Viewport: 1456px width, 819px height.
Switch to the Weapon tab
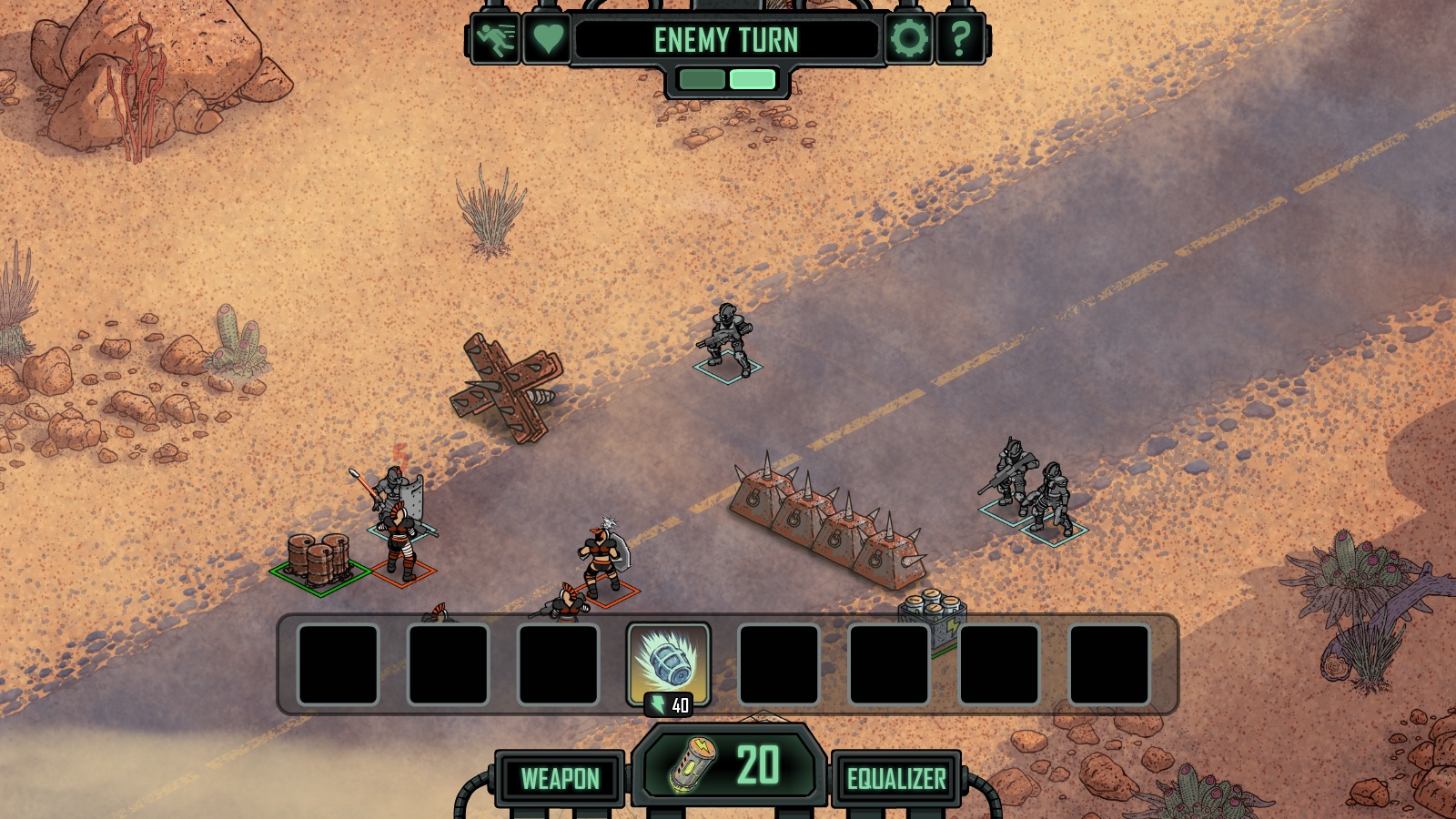pos(560,779)
